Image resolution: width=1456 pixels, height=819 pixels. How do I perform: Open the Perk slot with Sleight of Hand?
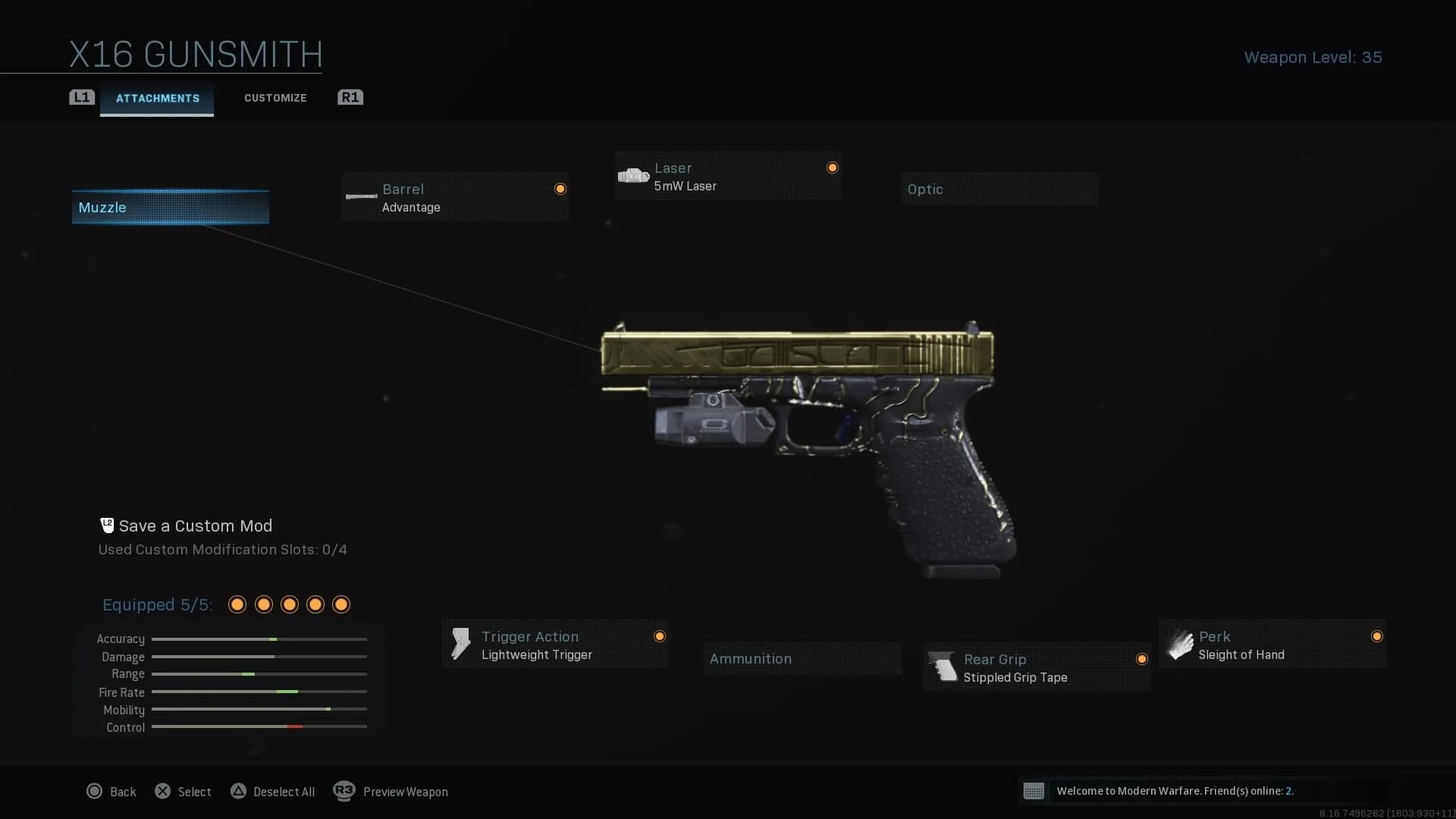tap(1272, 645)
